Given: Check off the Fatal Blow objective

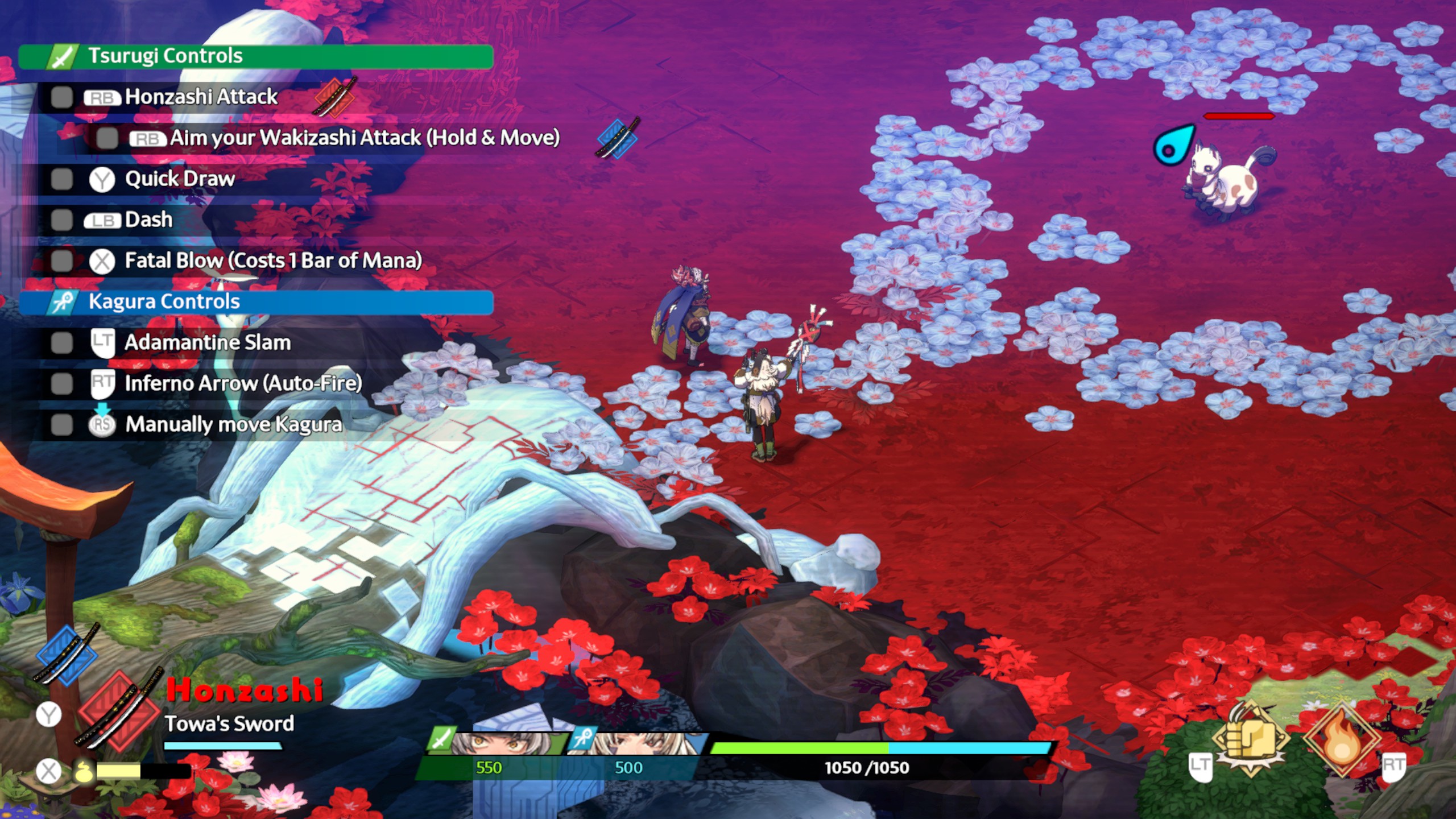Looking at the screenshot, I should 61,261.
